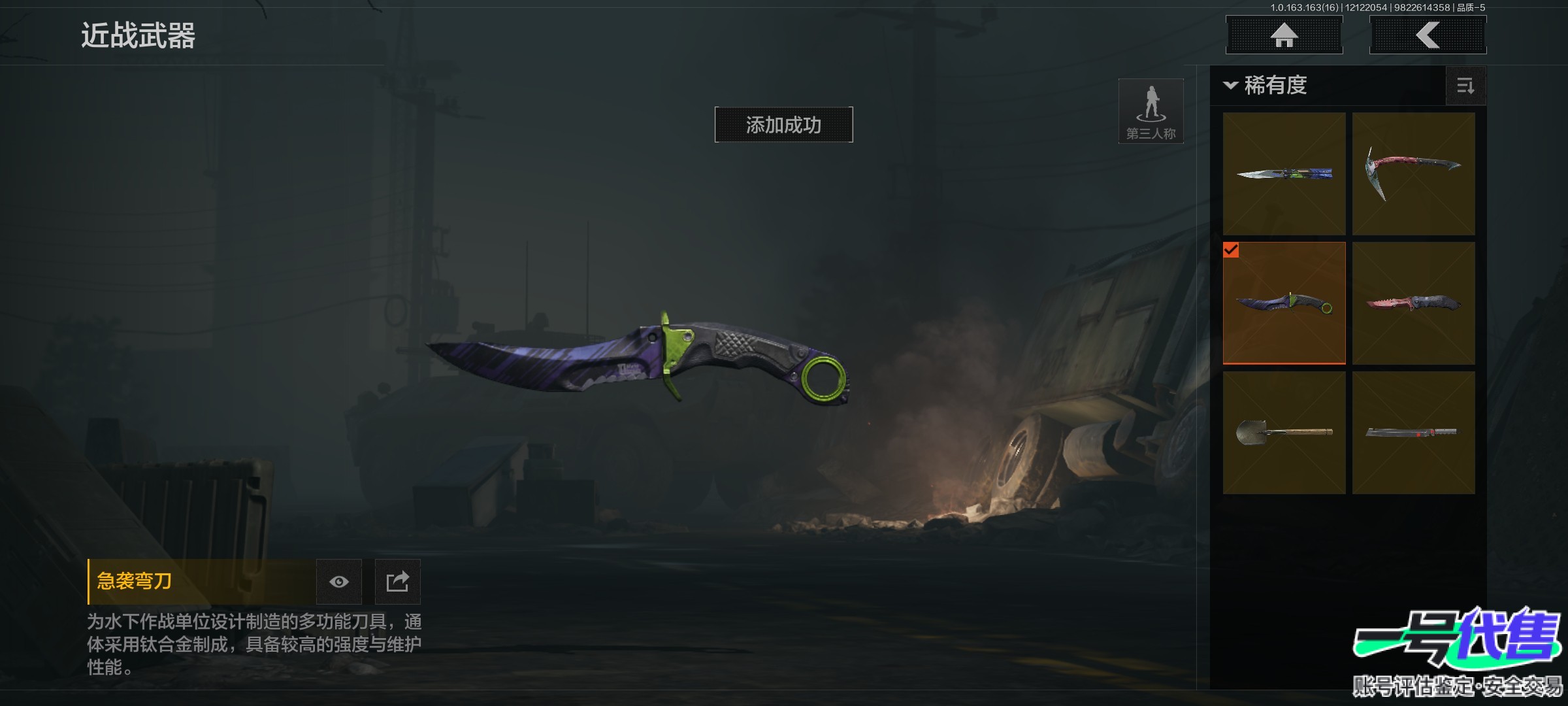Select the butterfly knife thumbnail
Viewport: 1568px width, 706px height.
pyautogui.click(x=1284, y=173)
